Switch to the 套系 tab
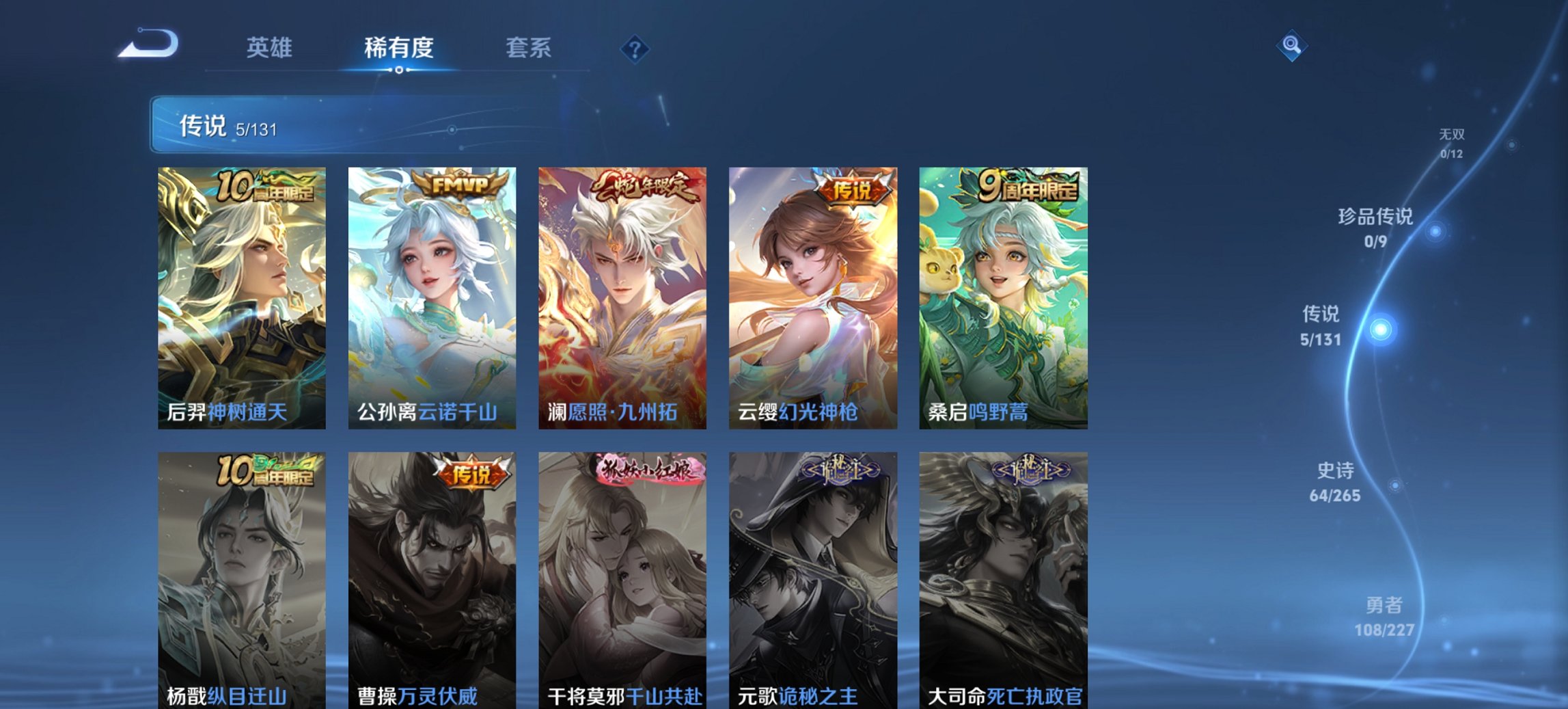 [x=528, y=48]
